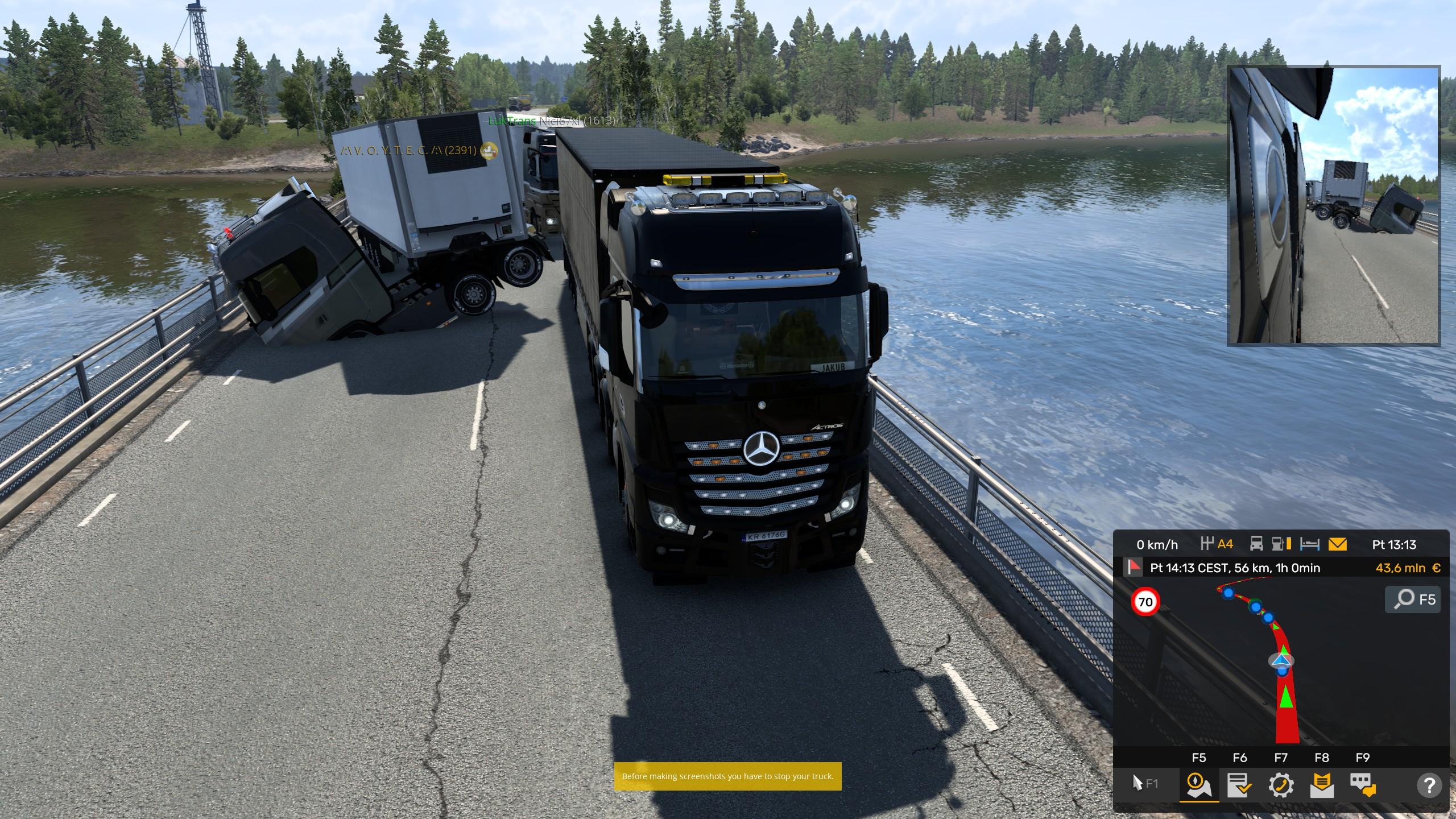
Task: Click the yellow envelope mail notification icon
Action: coord(1338,544)
